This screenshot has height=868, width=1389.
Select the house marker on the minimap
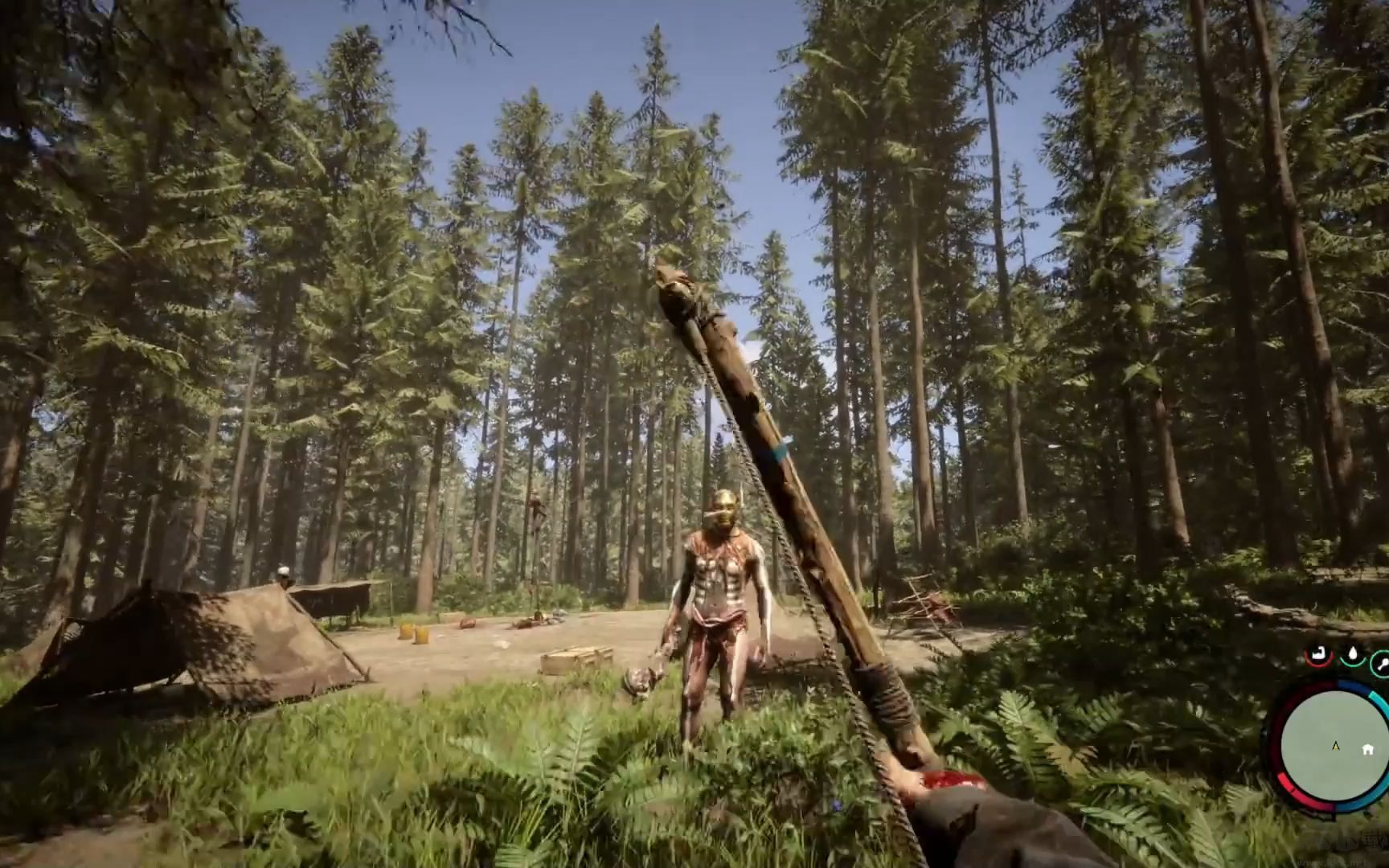pos(1367,749)
